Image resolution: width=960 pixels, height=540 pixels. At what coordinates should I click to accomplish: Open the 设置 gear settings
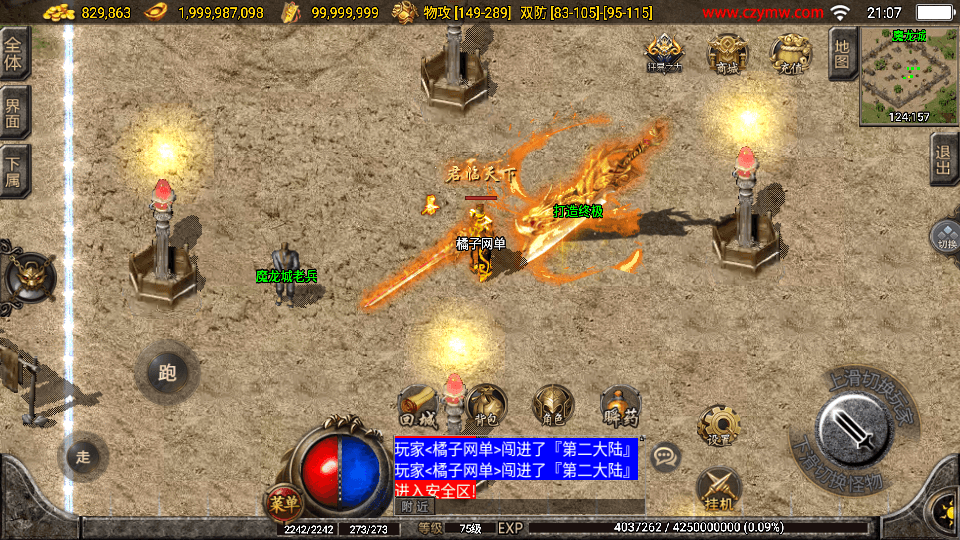click(x=718, y=426)
